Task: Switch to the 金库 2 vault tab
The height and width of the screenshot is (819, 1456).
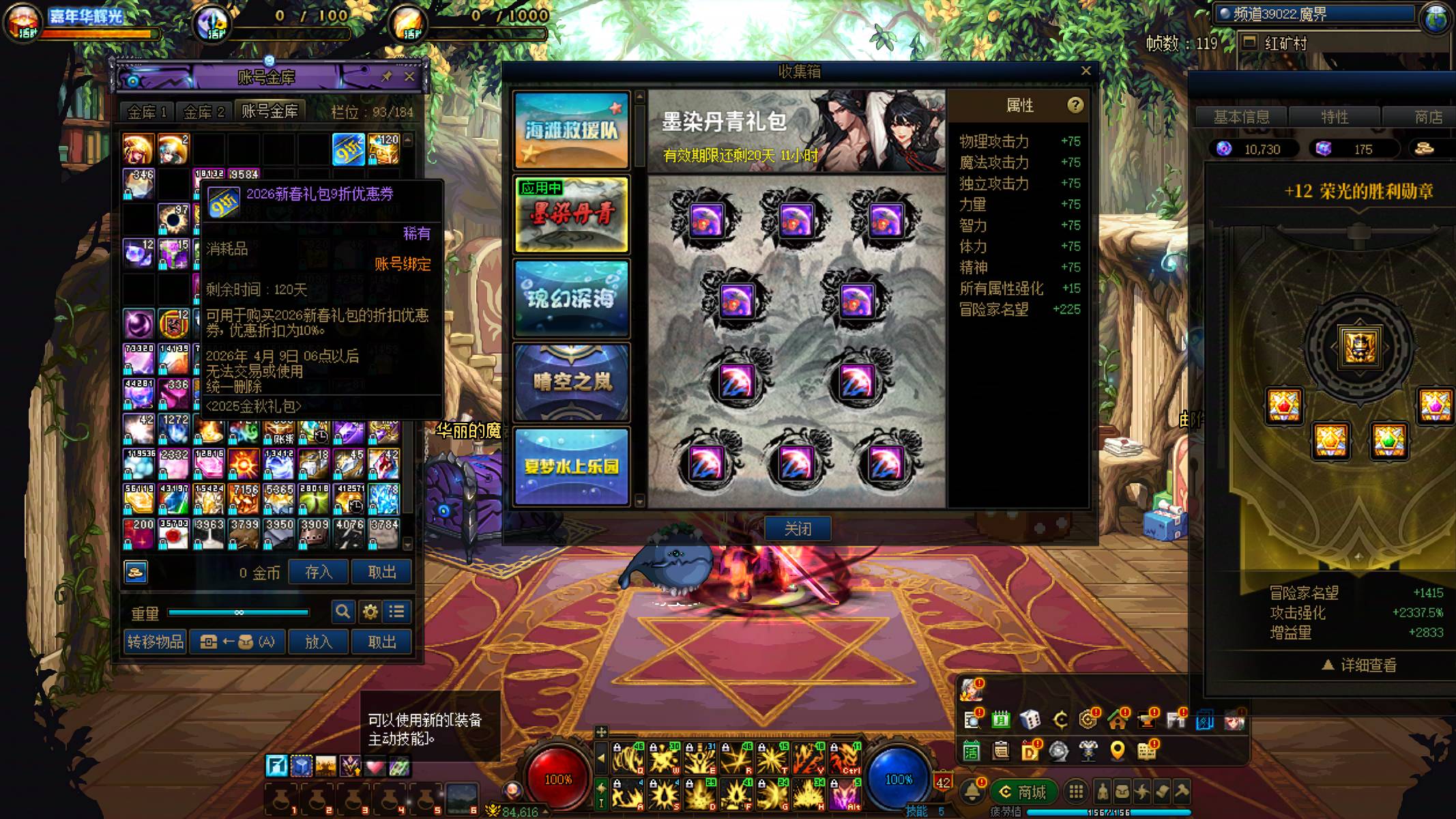Action: click(x=203, y=112)
